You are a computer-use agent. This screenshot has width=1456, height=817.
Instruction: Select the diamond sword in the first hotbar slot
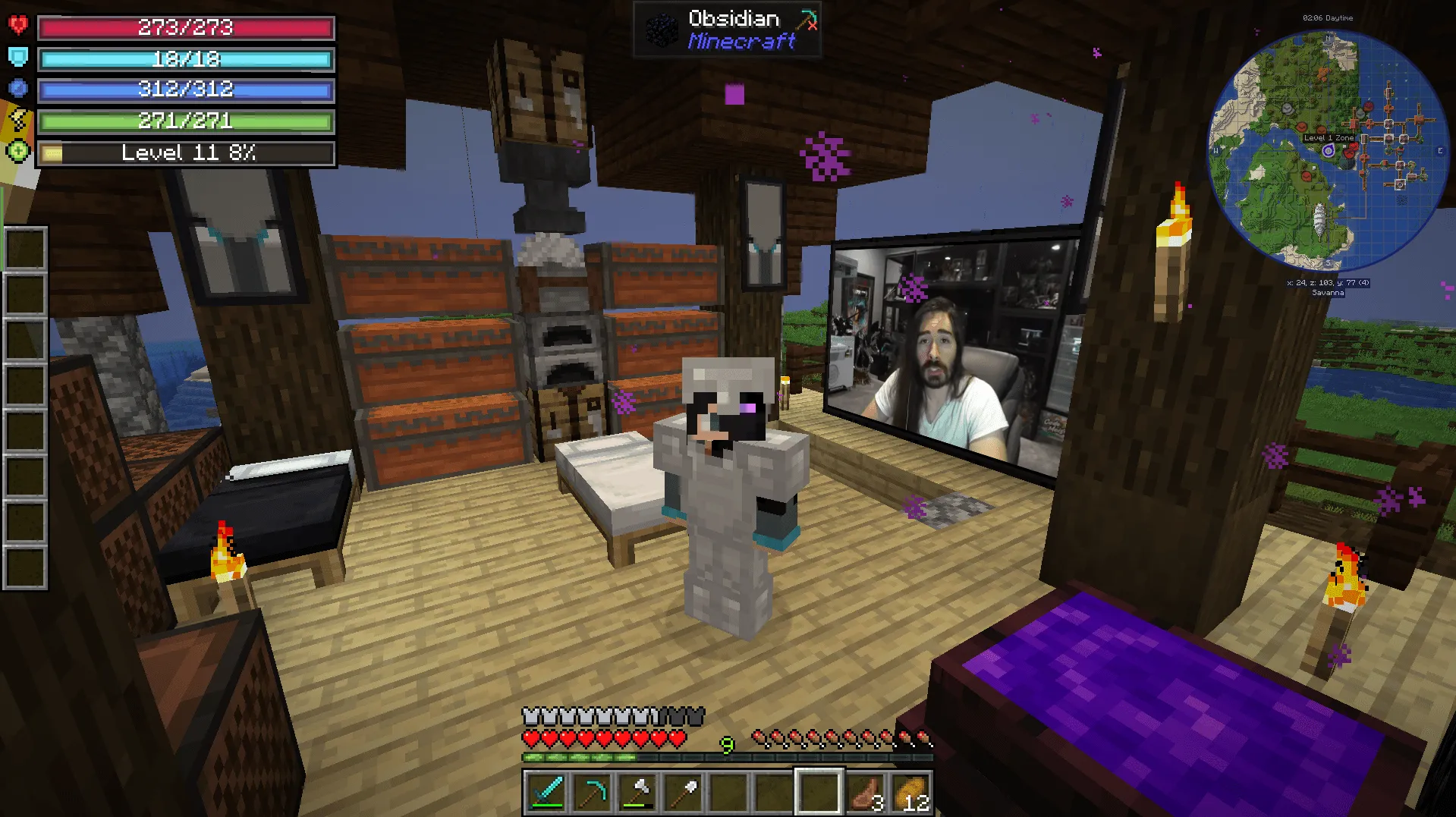(546, 792)
